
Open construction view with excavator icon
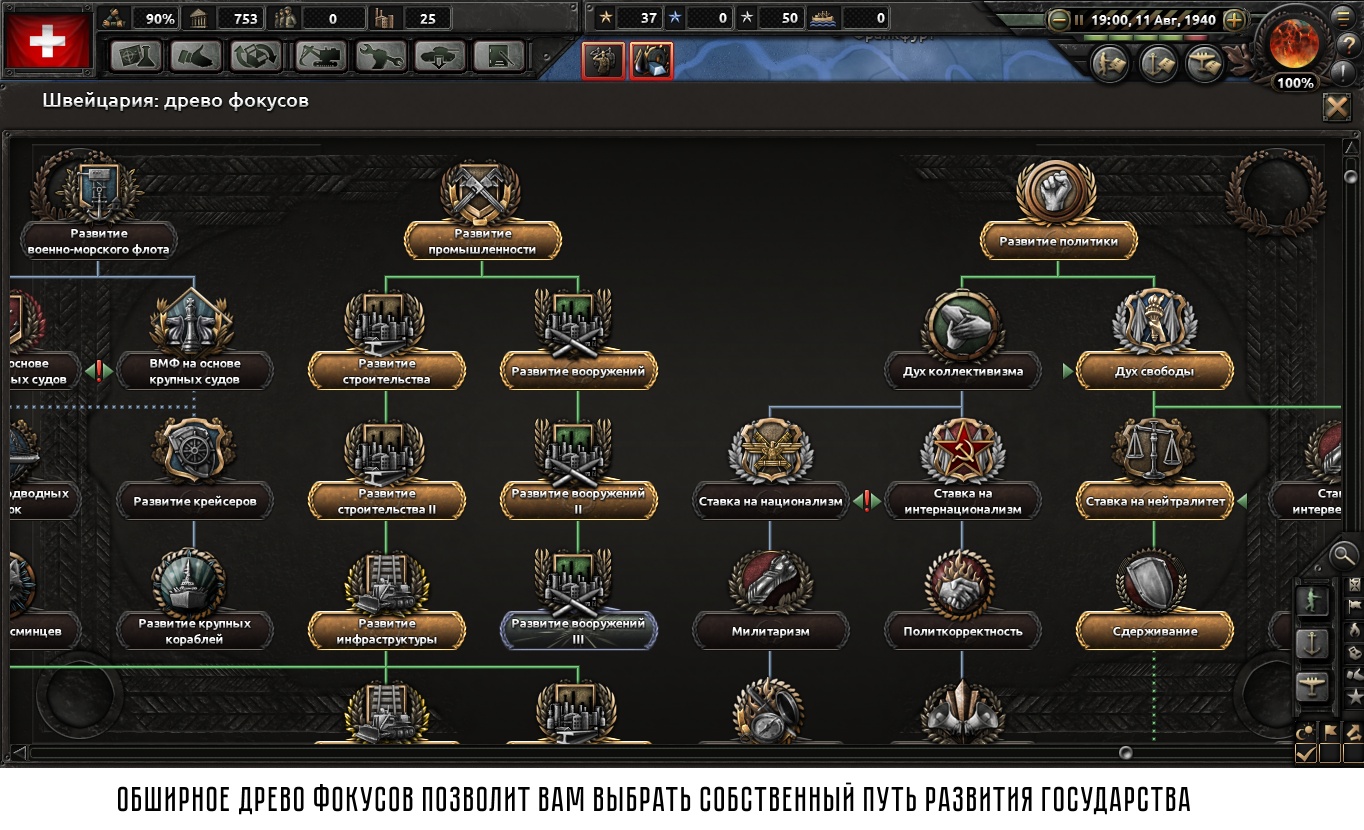point(321,57)
